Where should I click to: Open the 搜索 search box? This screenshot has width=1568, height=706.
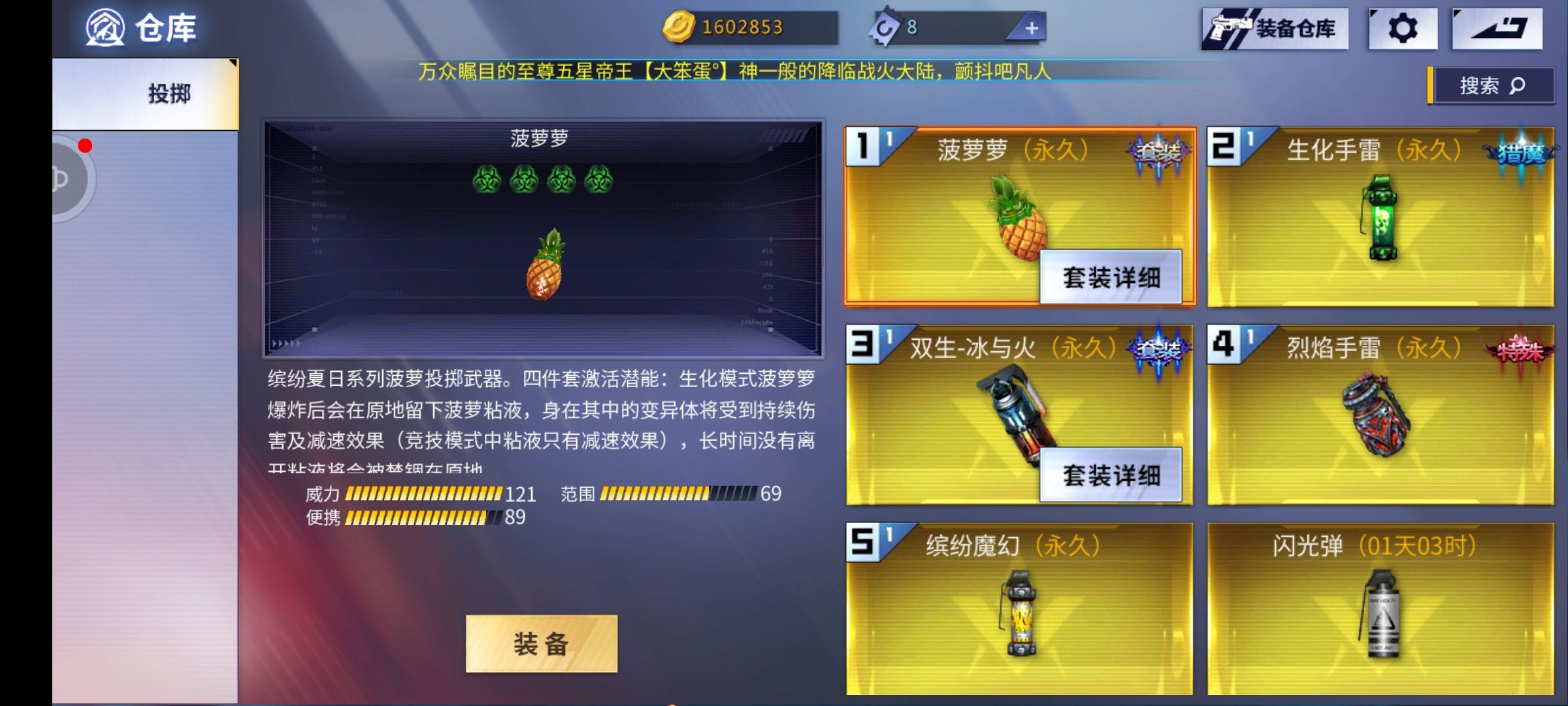(x=1492, y=85)
